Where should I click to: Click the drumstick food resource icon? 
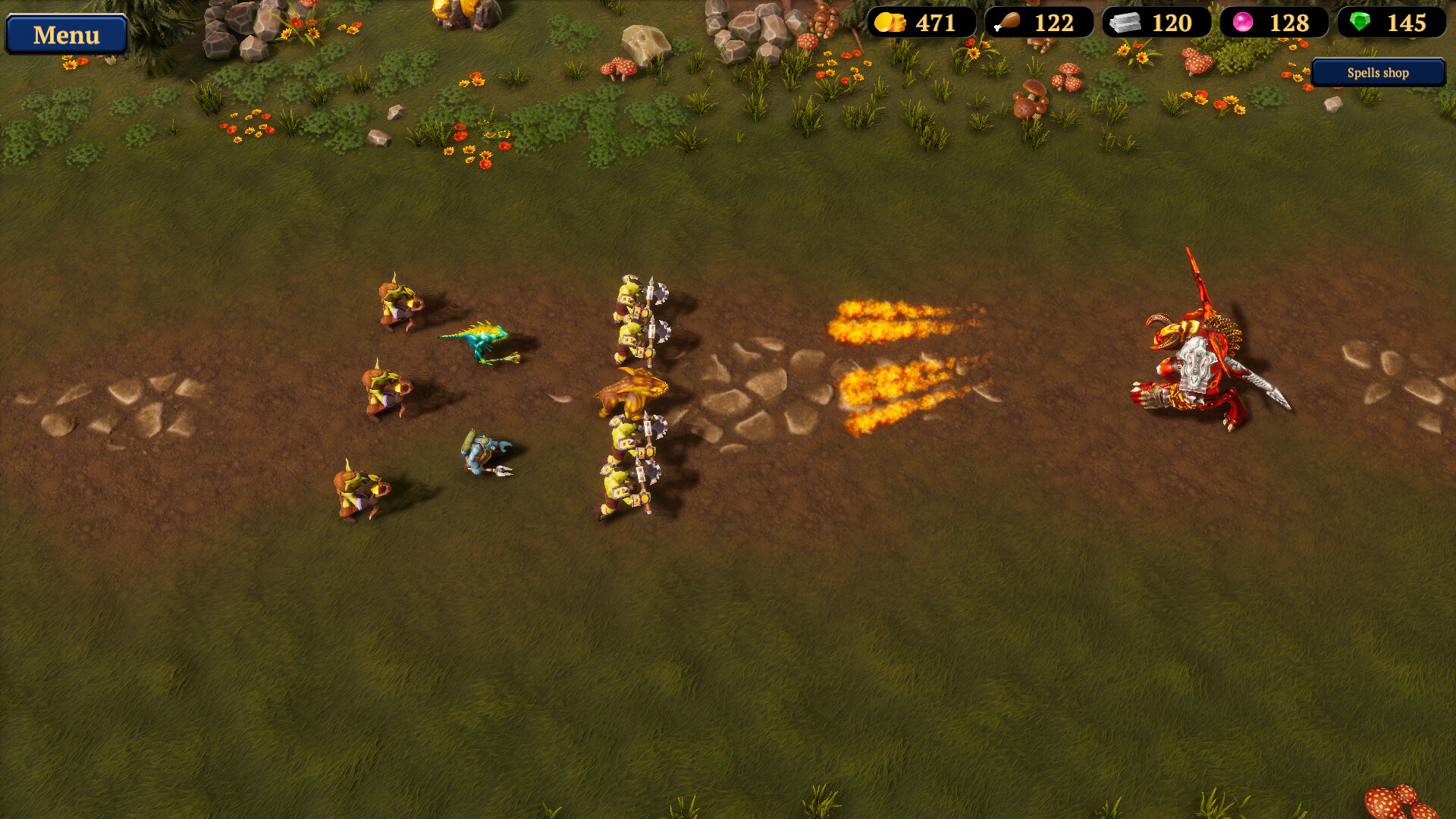click(x=1010, y=23)
